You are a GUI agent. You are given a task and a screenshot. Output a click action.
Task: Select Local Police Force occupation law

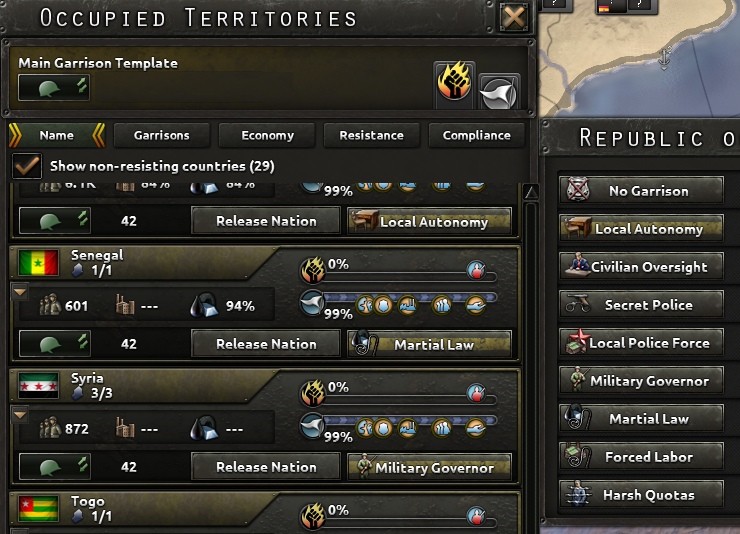click(x=642, y=343)
